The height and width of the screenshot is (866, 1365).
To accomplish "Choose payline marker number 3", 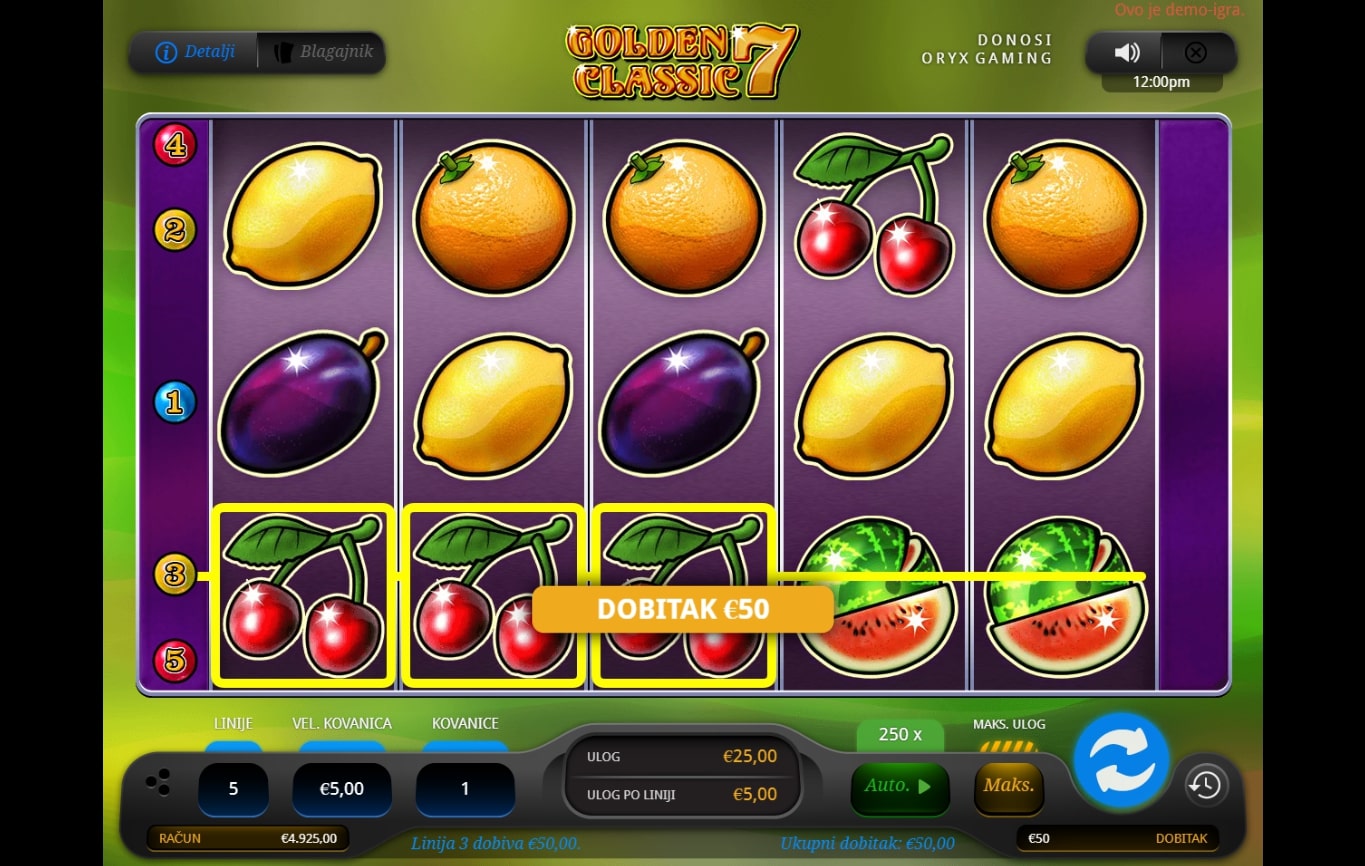I will click(175, 575).
